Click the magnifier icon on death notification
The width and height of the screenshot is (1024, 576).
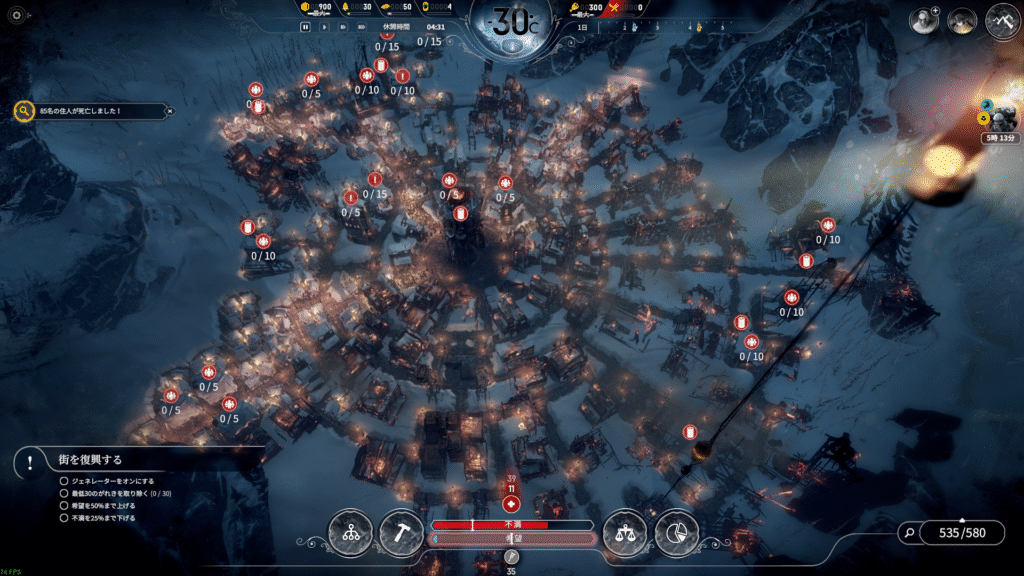pyautogui.click(x=24, y=111)
